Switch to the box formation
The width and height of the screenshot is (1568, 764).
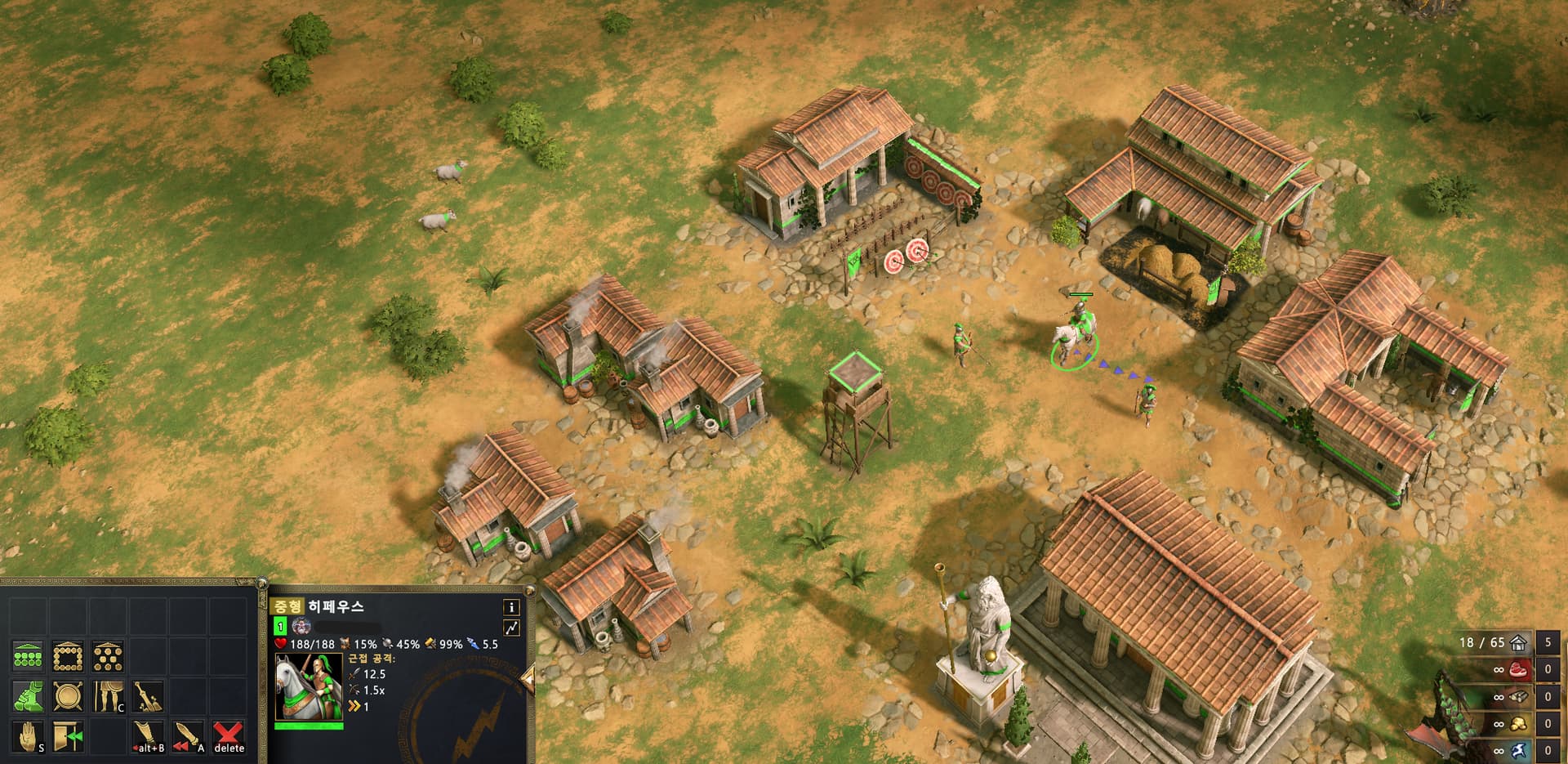click(x=68, y=655)
